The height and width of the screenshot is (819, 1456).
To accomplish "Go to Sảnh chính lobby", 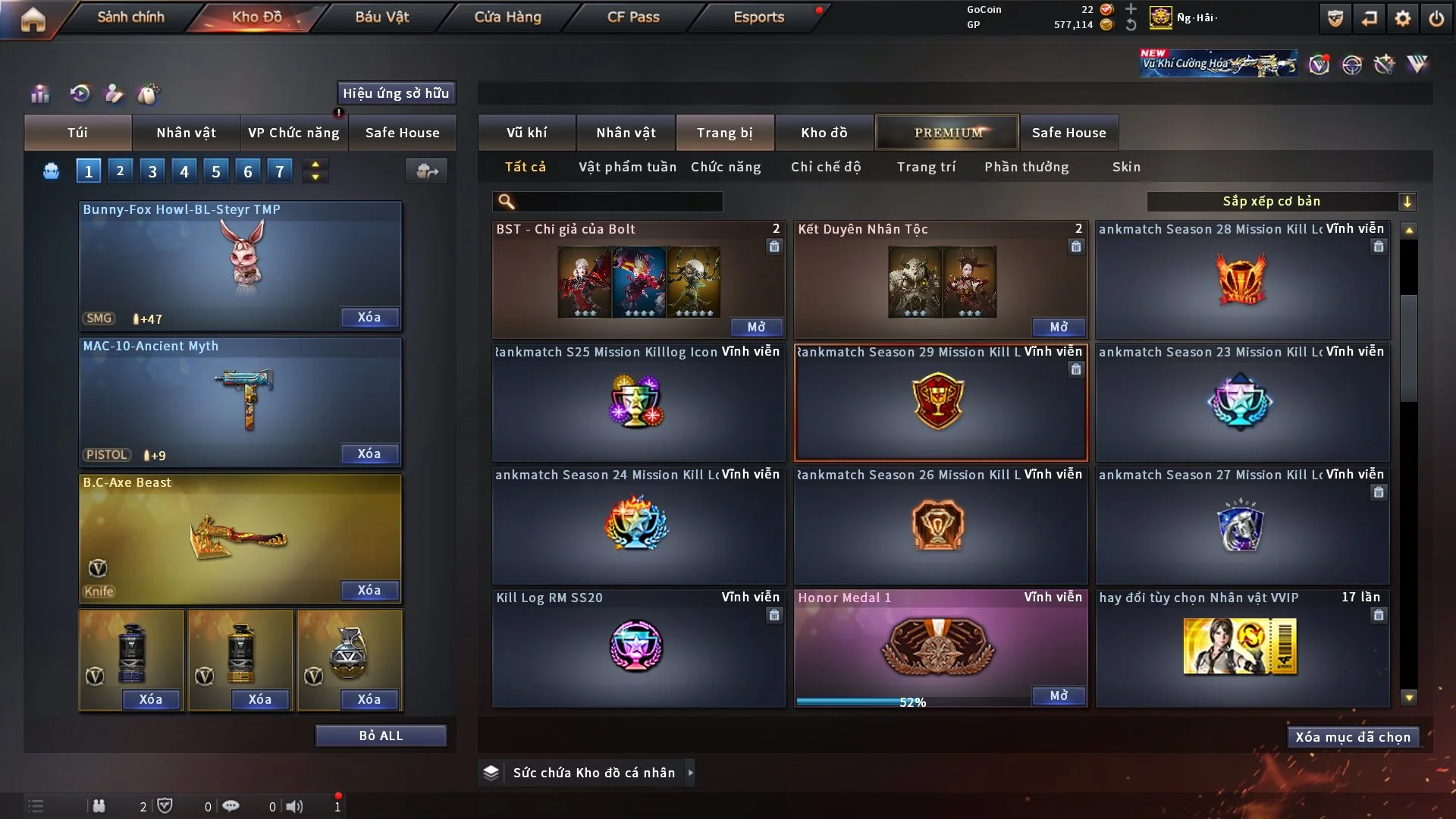I will (x=130, y=17).
